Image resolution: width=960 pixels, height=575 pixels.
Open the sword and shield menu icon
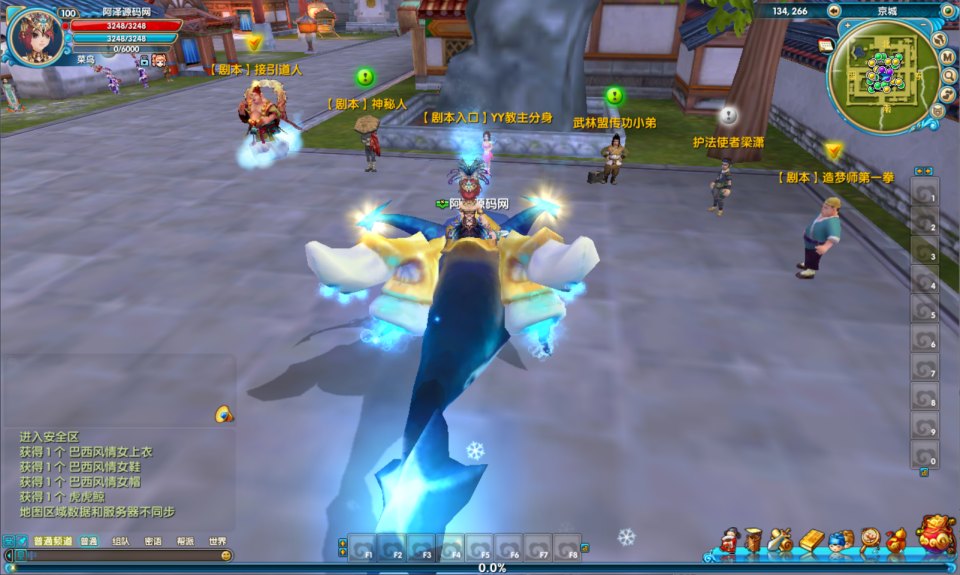(x=781, y=541)
